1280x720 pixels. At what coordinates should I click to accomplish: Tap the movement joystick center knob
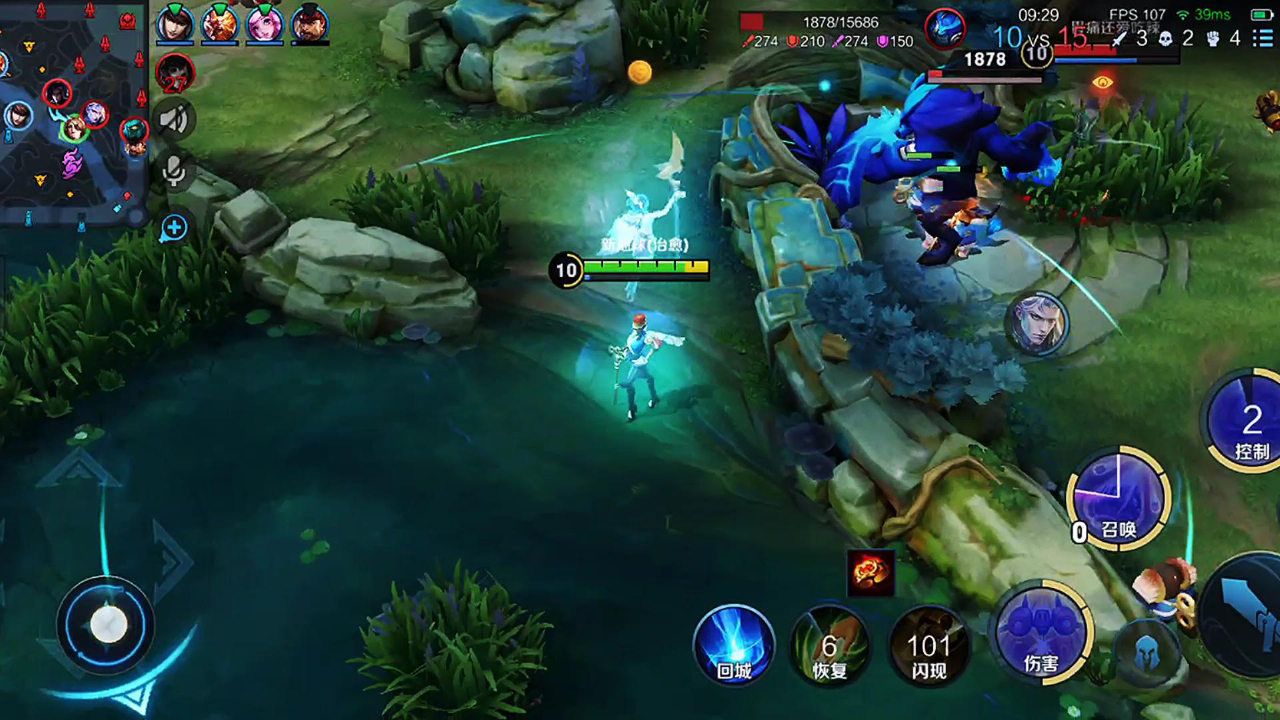108,625
